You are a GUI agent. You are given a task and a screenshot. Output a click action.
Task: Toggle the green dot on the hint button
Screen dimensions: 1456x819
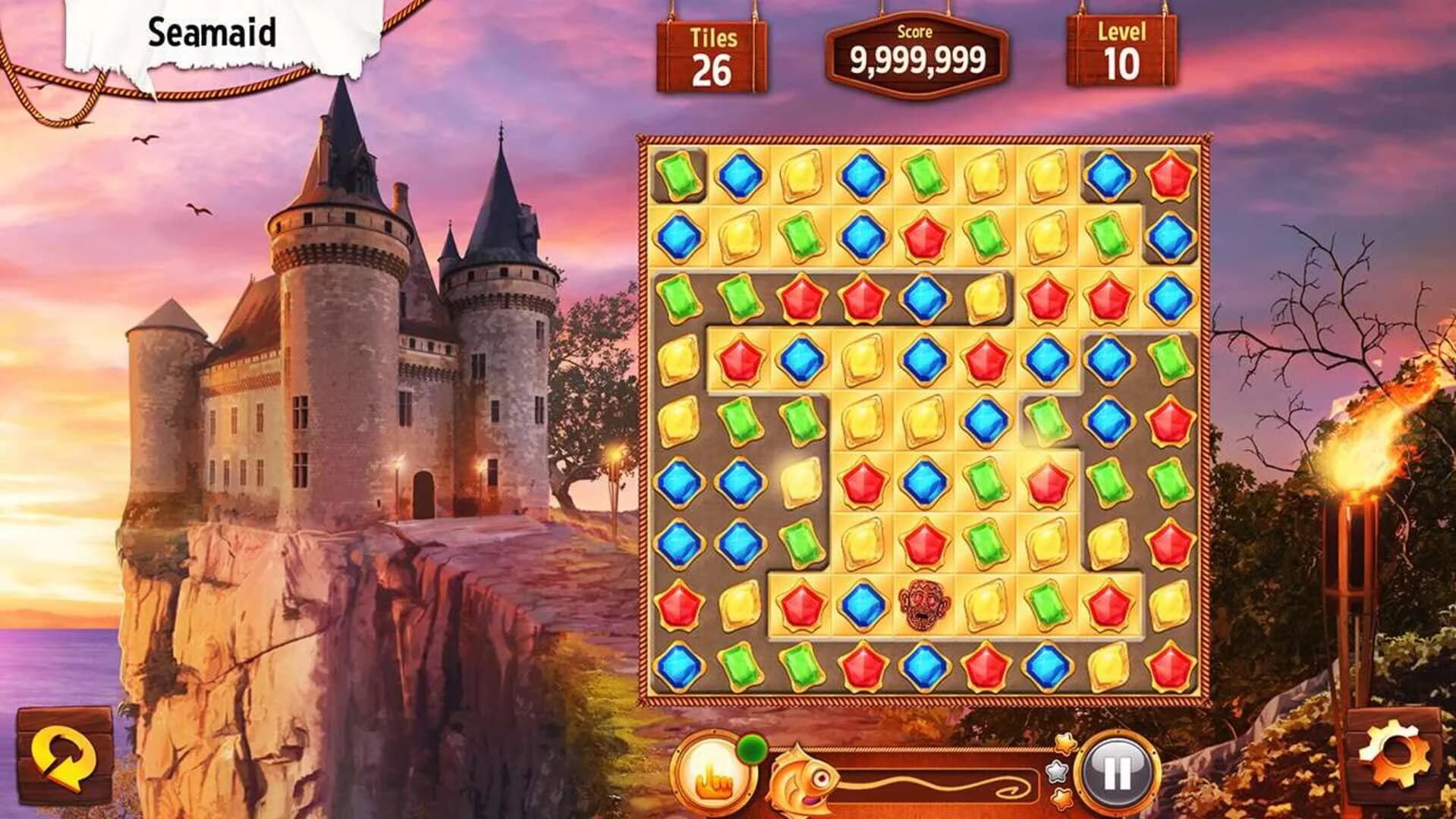tap(753, 748)
